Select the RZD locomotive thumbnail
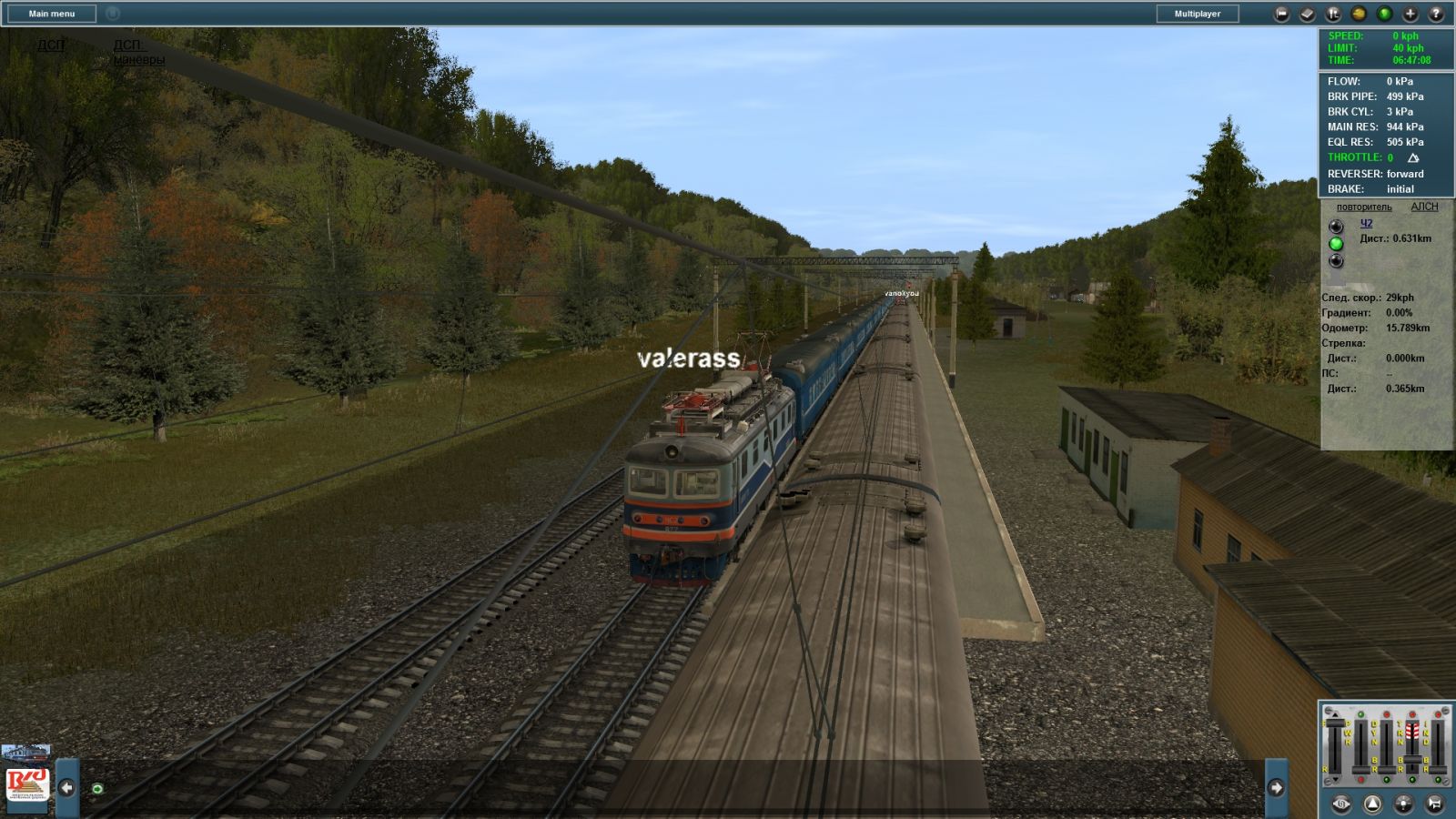 tap(27, 783)
